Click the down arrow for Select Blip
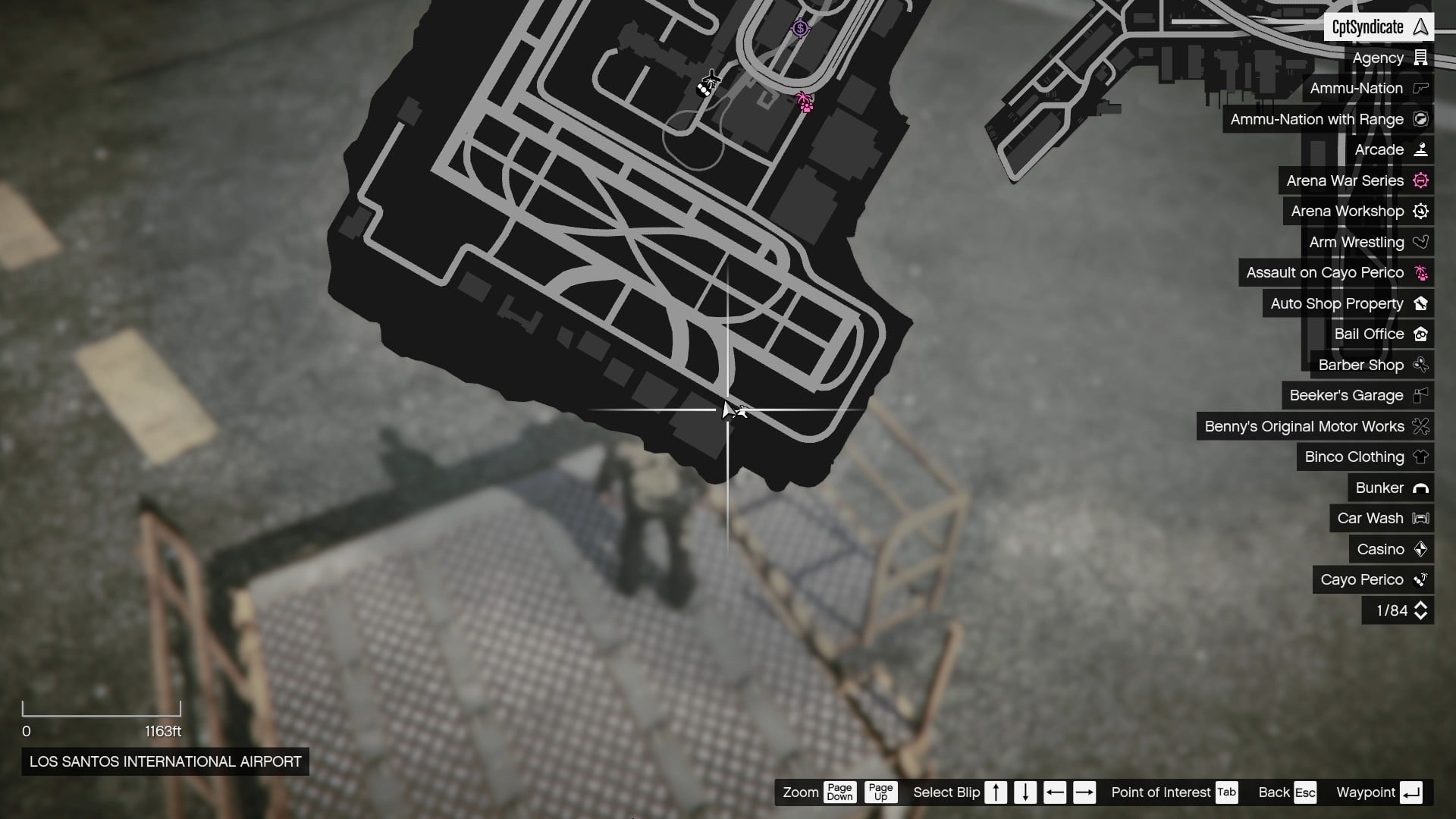This screenshot has height=819, width=1456. [x=1025, y=792]
